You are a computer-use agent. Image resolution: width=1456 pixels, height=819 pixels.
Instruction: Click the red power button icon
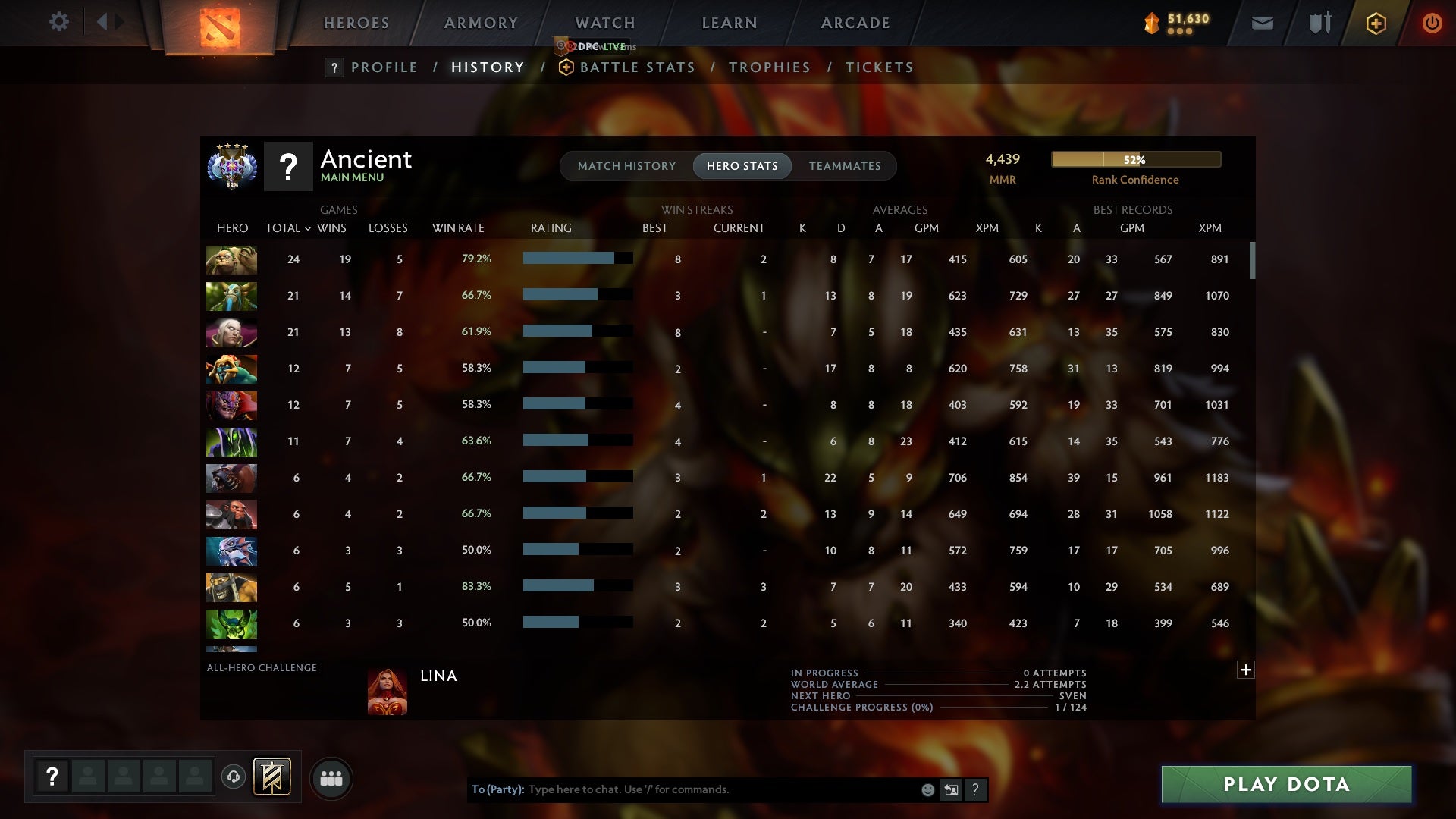coord(1432,23)
